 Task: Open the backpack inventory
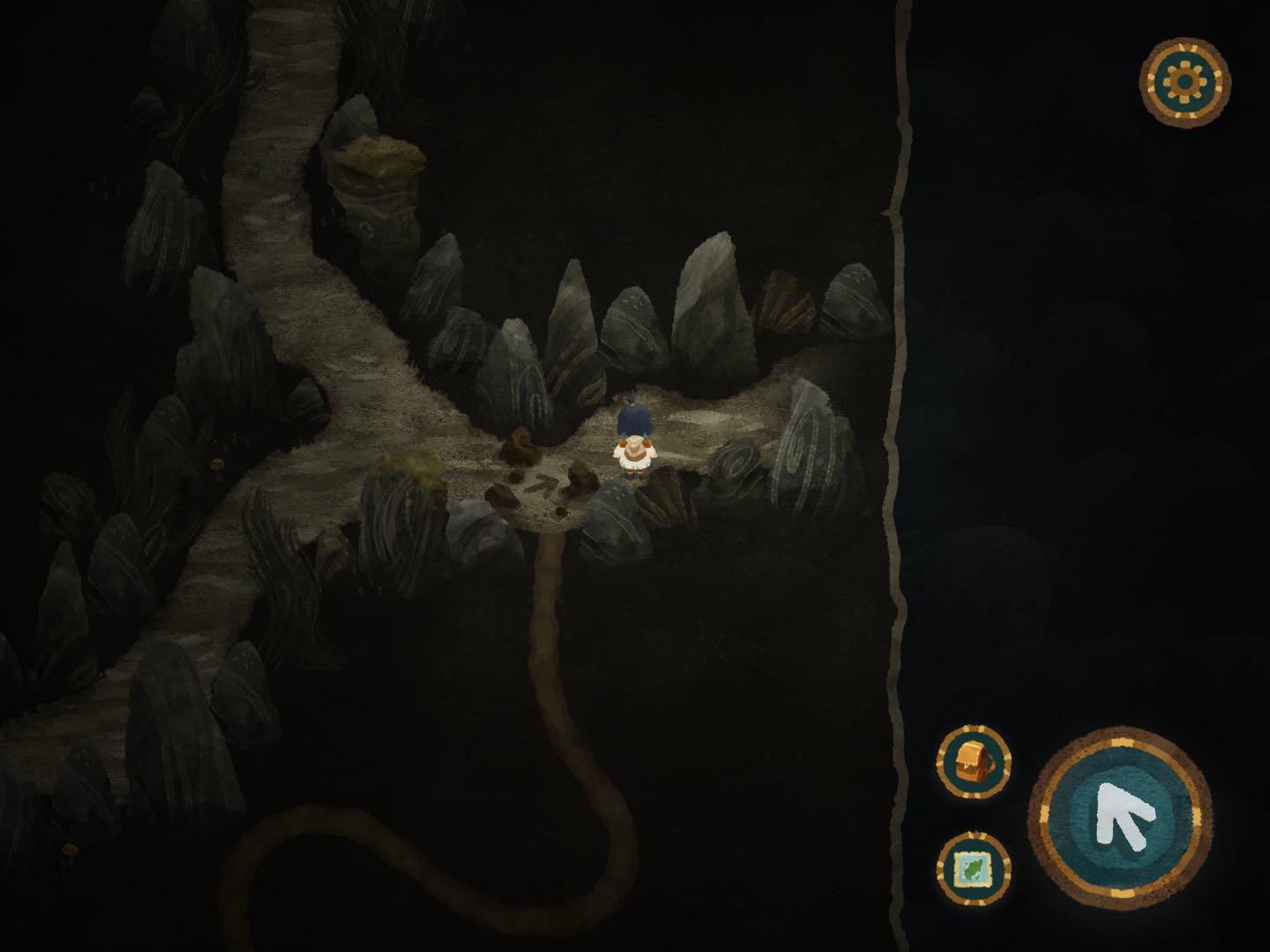pyautogui.click(x=973, y=762)
